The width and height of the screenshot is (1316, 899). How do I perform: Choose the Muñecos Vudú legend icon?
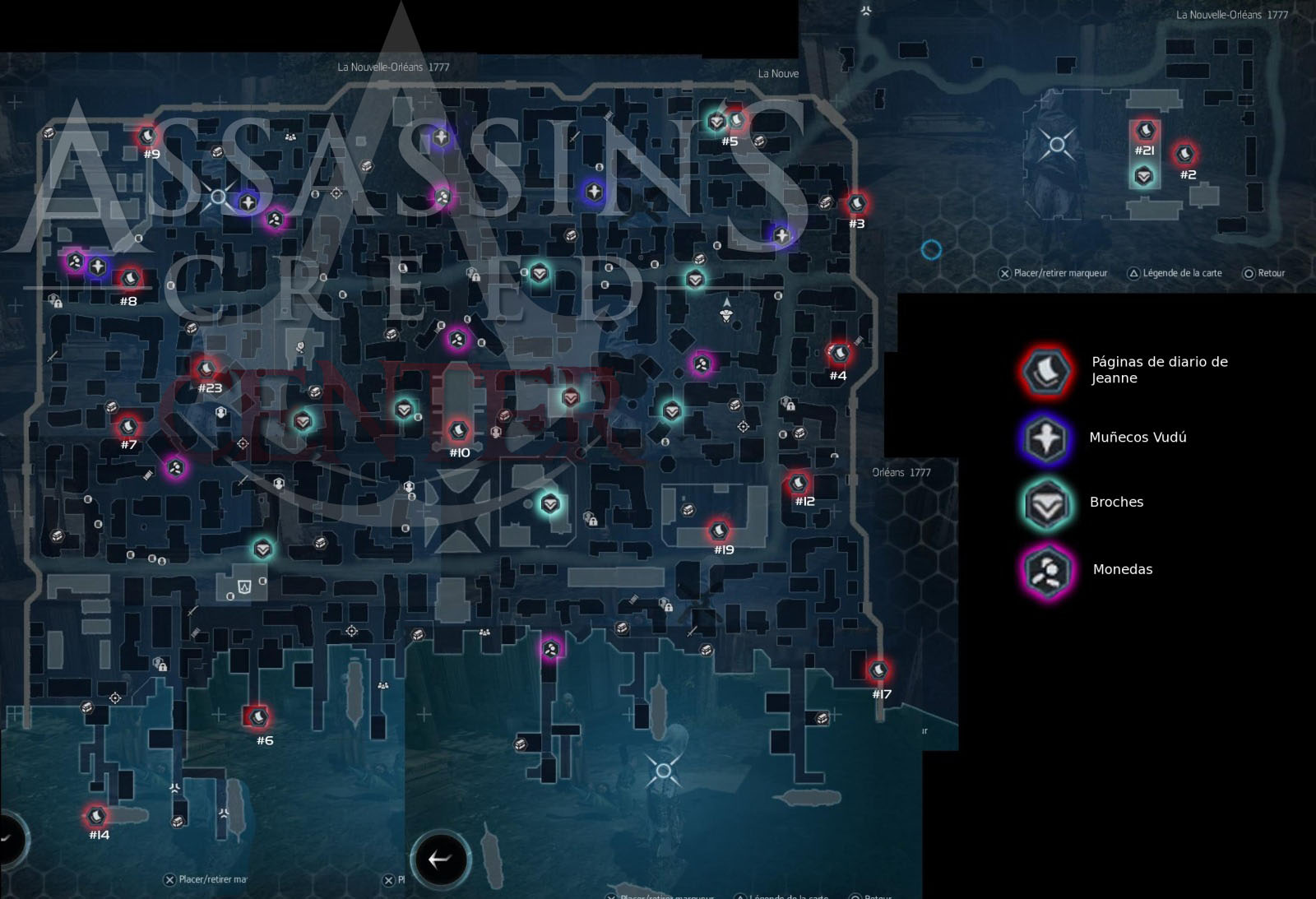(x=1045, y=438)
